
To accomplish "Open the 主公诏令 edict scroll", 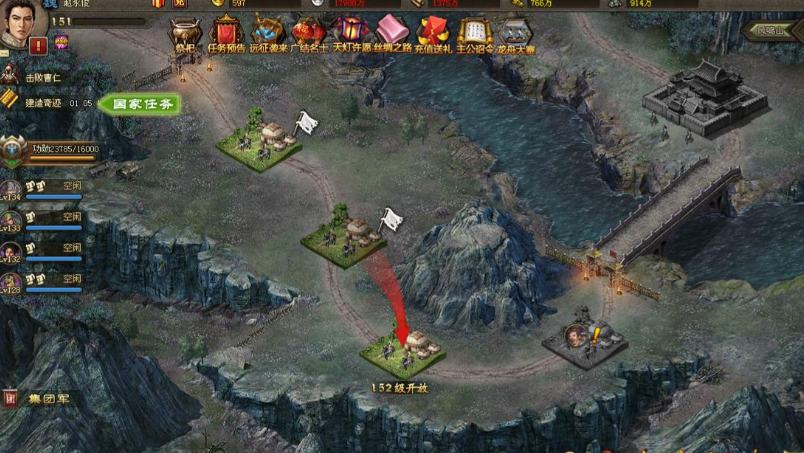I will (474, 34).
